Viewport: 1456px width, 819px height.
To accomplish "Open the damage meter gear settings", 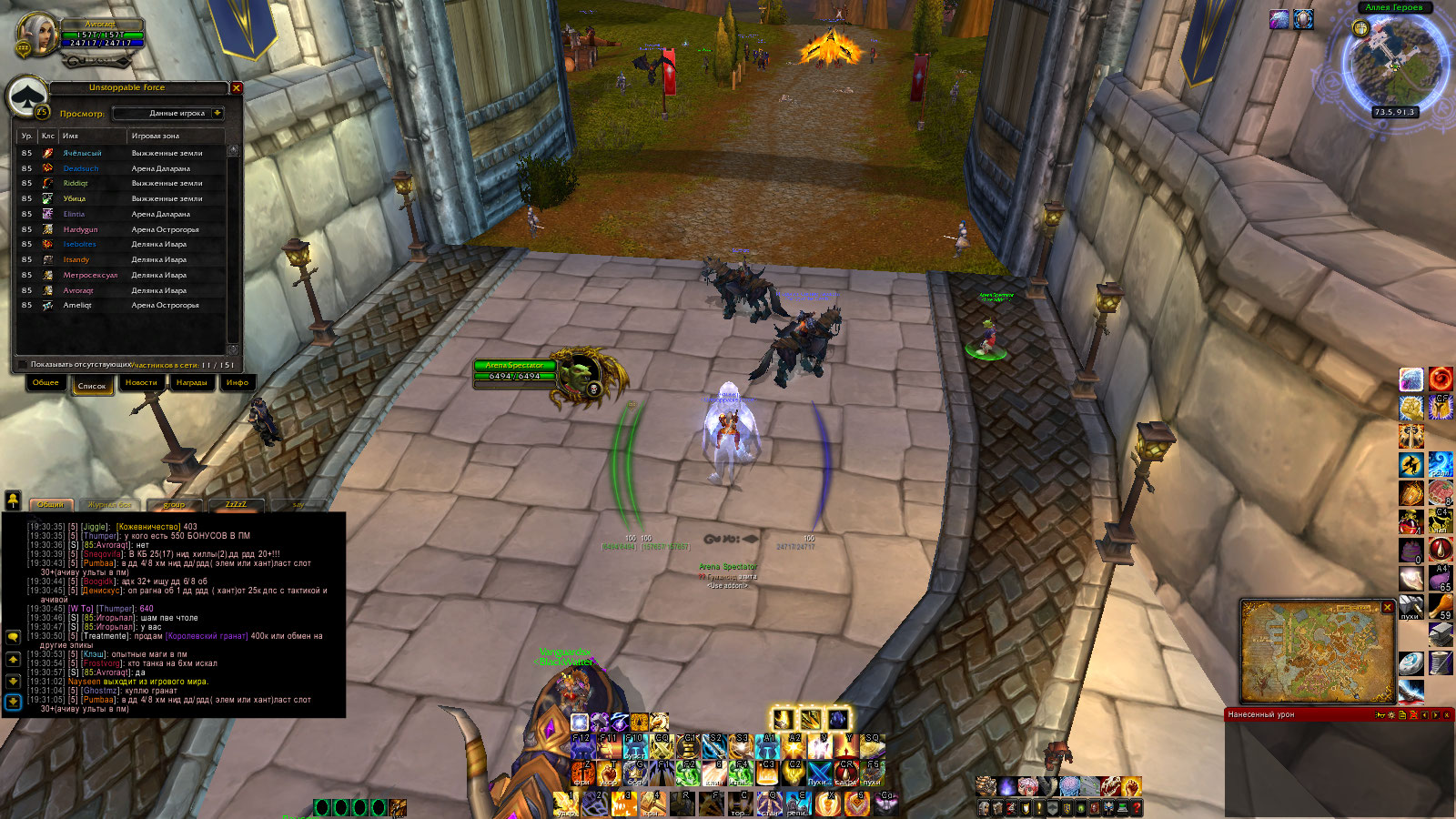I will click(x=1390, y=715).
